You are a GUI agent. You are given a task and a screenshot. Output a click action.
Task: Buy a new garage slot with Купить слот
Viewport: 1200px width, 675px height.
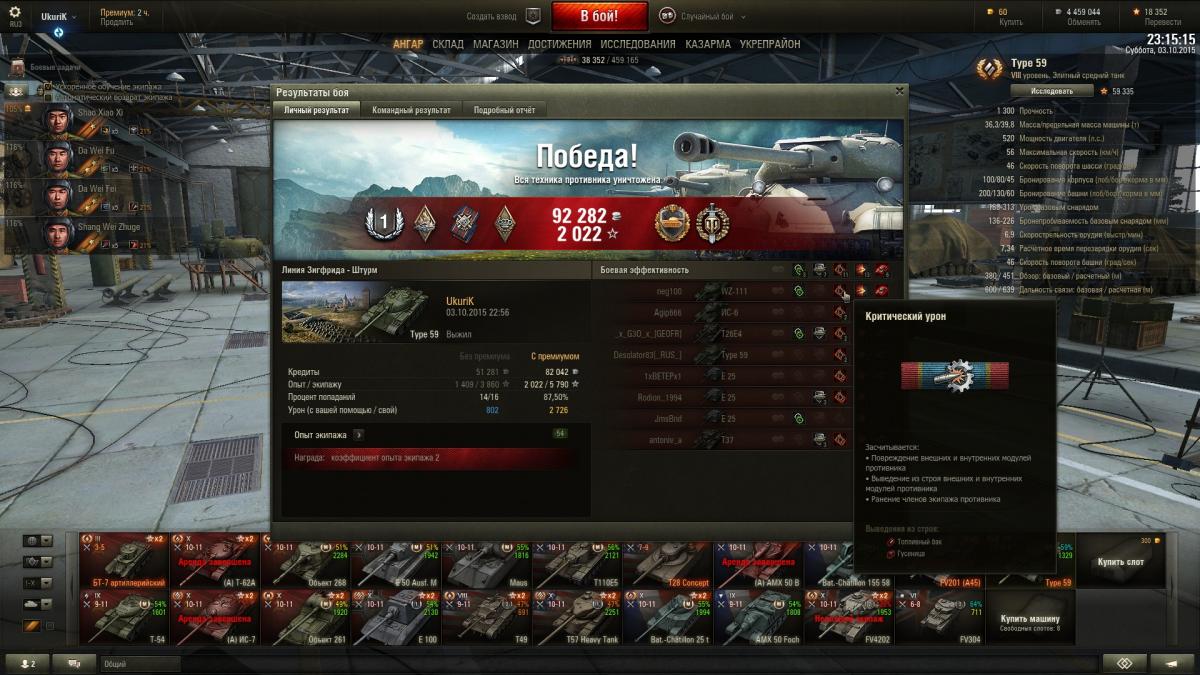click(1121, 561)
